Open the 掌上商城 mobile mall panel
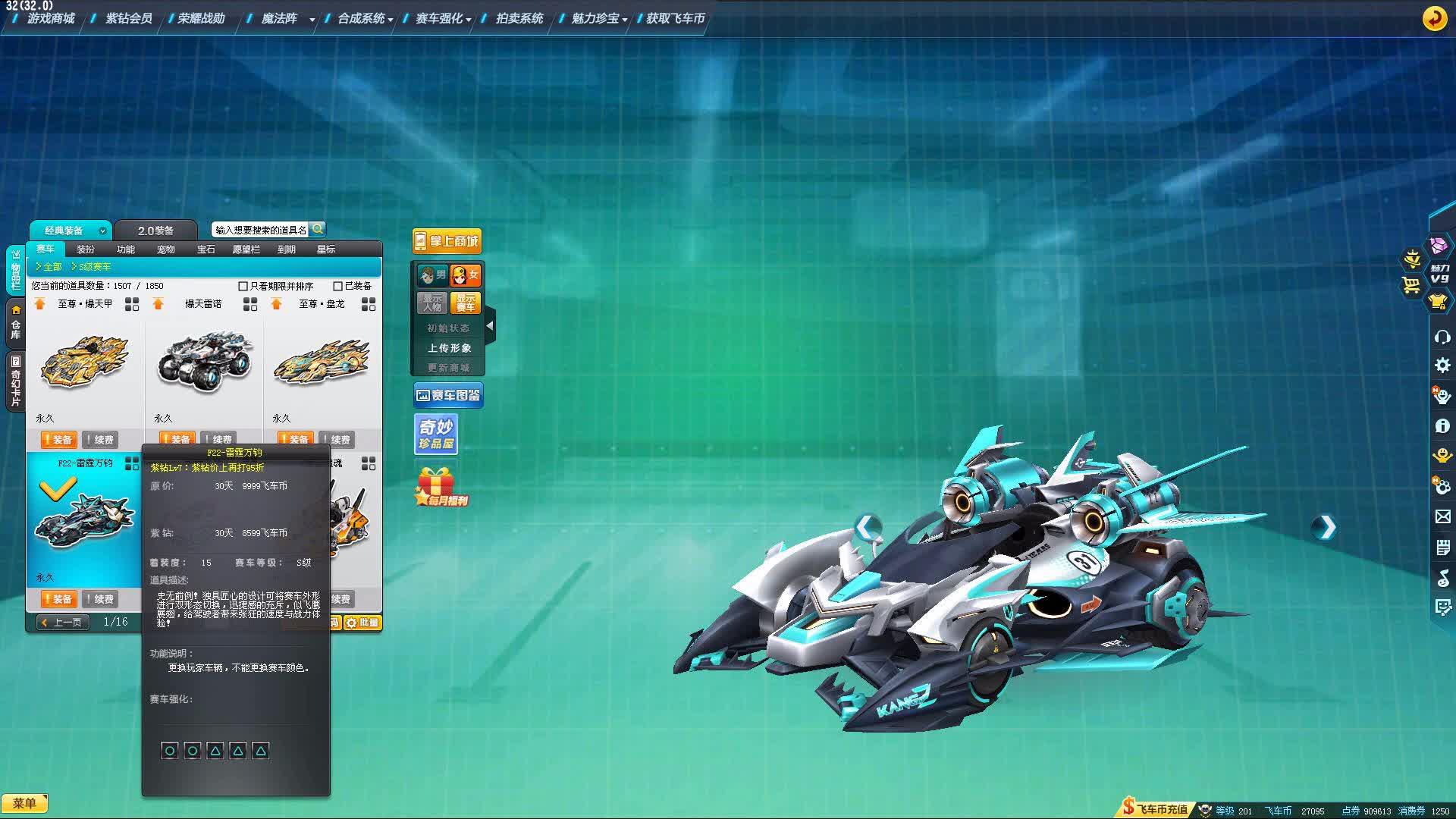Image resolution: width=1456 pixels, height=819 pixels. click(x=448, y=240)
